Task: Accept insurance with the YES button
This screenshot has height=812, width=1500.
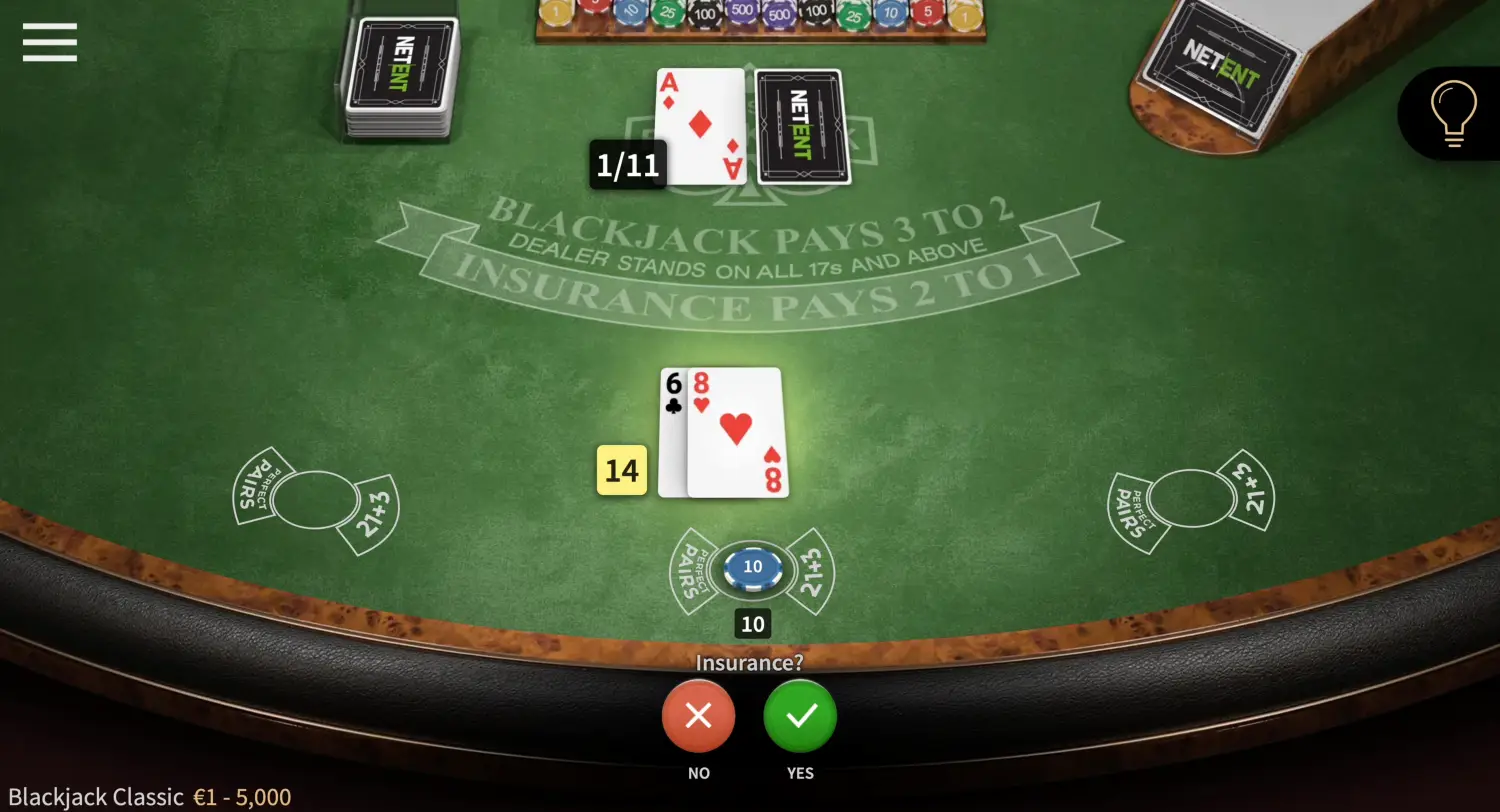Action: pyautogui.click(x=799, y=716)
